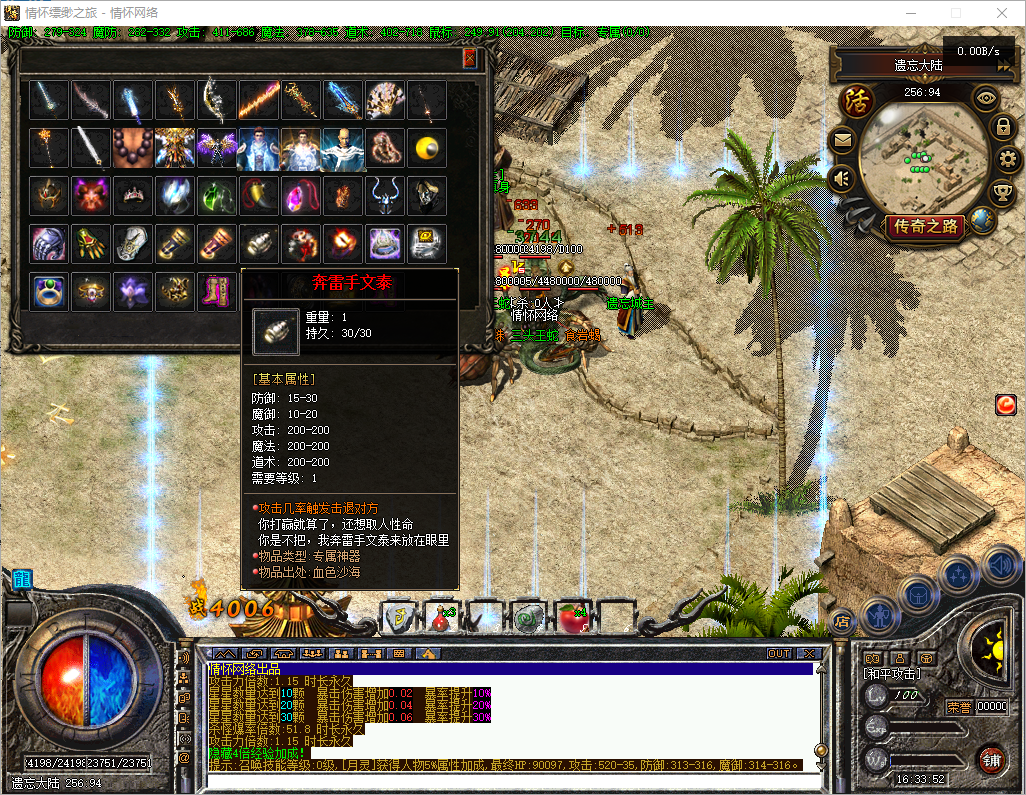Click the yellow eyeball orb item
Image resolution: width=1026 pixels, height=795 pixels.
[x=427, y=148]
